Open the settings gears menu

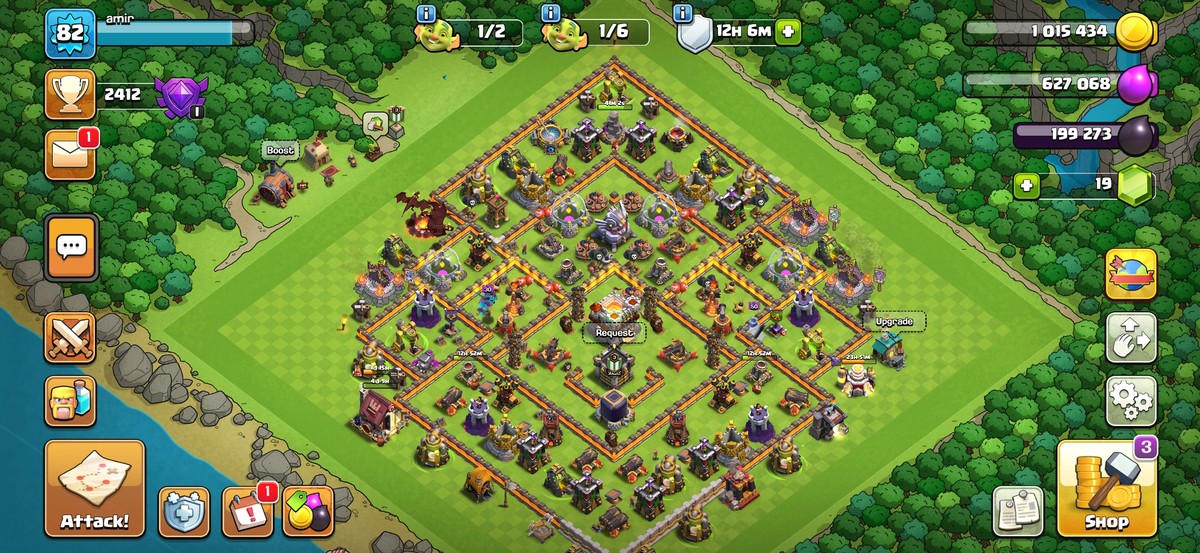1131,401
